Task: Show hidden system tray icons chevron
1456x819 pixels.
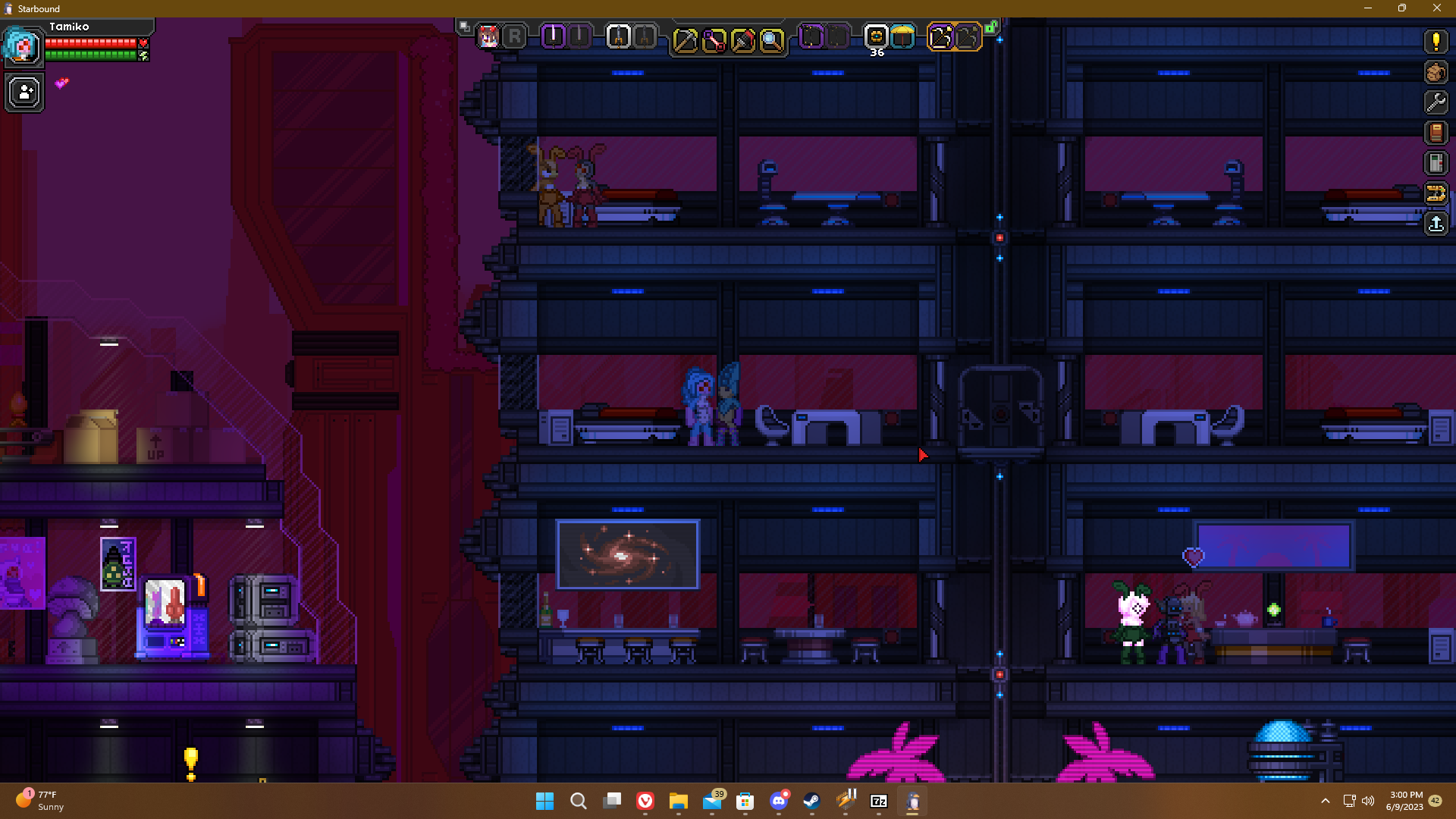Action: click(x=1326, y=801)
